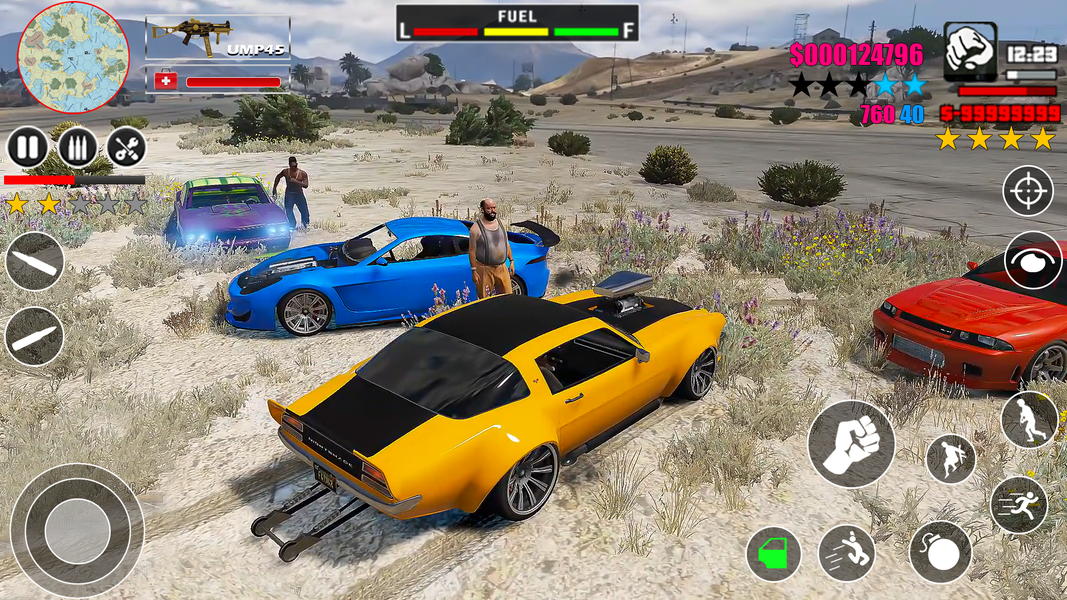This screenshot has width=1067, height=600.
Task: Open the circular minimap
Action: [73, 57]
